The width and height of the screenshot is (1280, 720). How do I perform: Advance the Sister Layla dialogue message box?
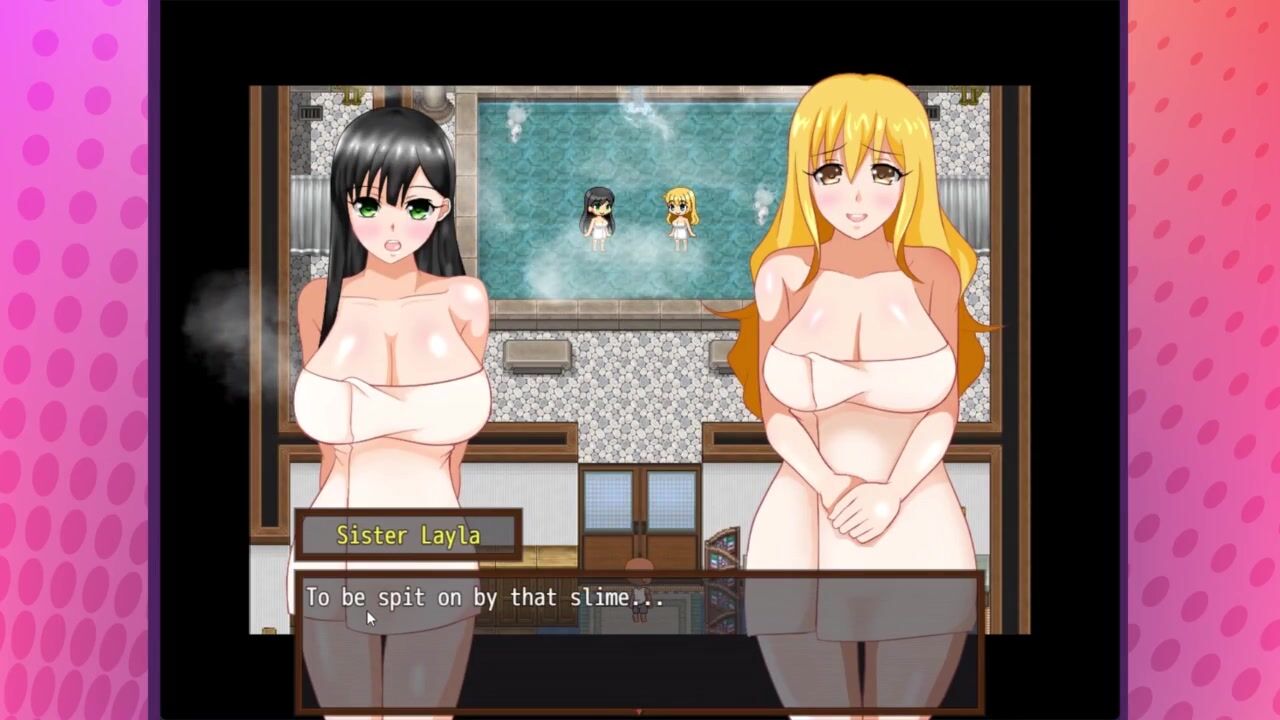coord(639,640)
